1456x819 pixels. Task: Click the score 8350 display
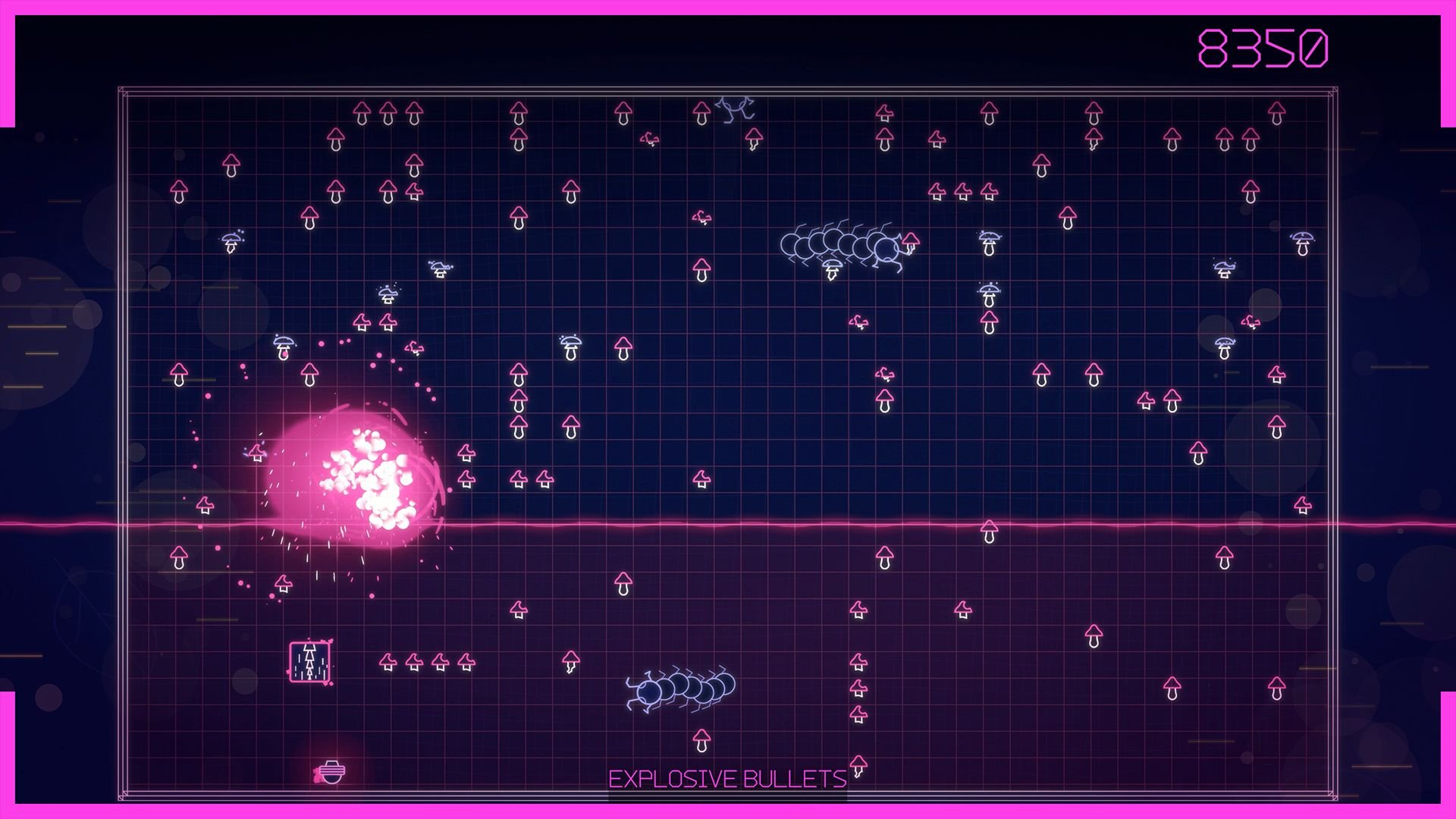pyautogui.click(x=1263, y=47)
